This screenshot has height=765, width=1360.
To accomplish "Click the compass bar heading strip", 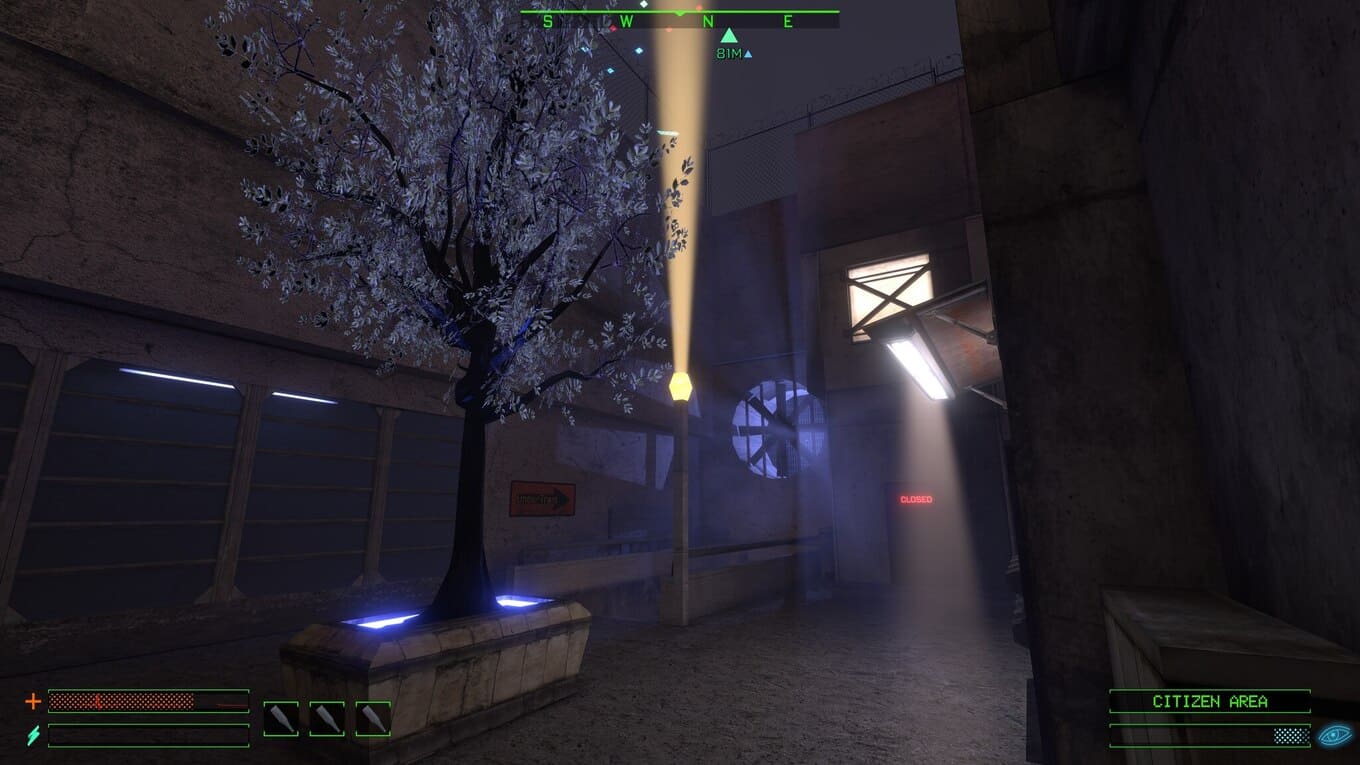I will (679, 20).
